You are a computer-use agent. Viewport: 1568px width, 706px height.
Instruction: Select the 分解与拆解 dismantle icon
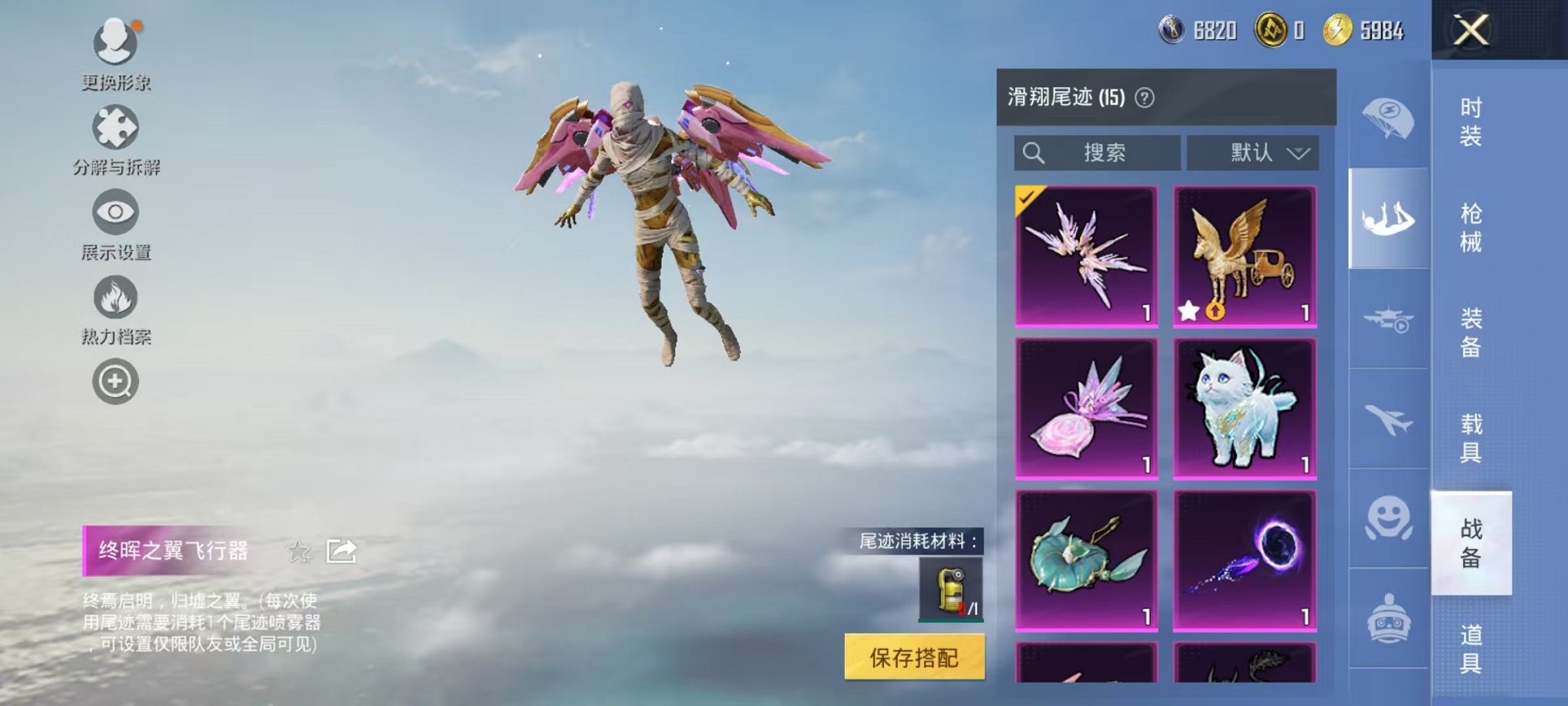114,127
